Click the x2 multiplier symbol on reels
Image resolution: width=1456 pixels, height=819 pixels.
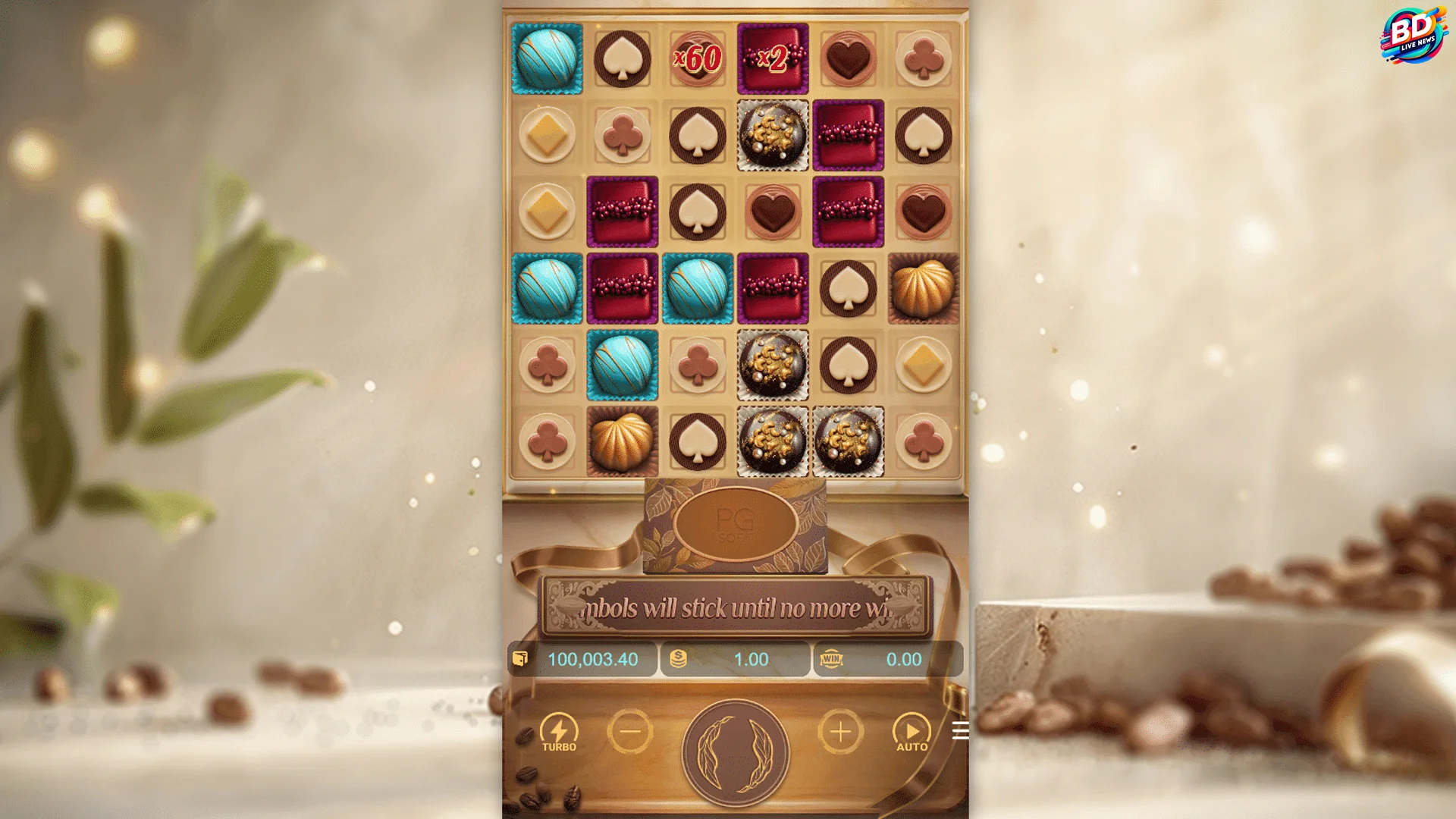pyautogui.click(x=772, y=57)
